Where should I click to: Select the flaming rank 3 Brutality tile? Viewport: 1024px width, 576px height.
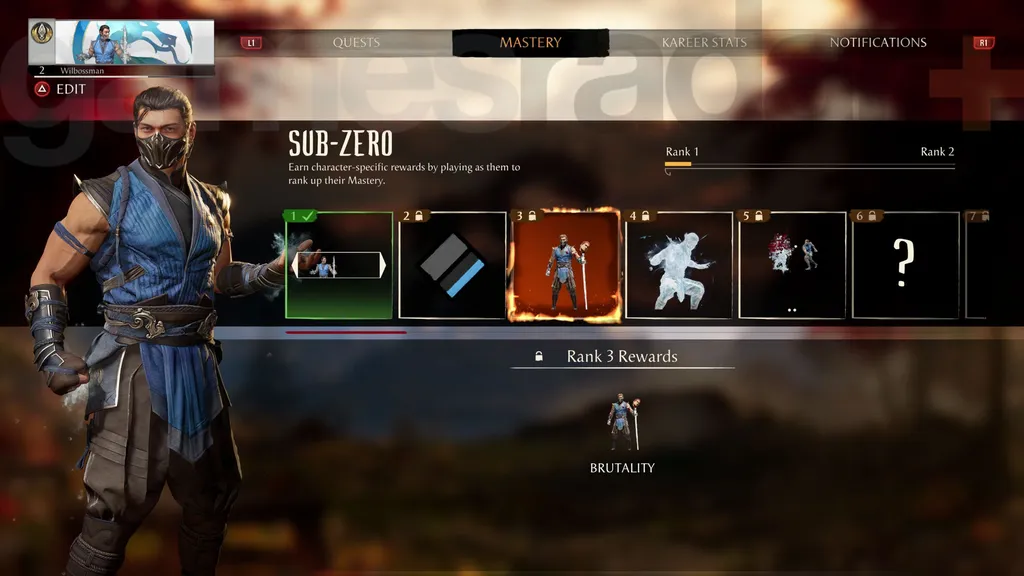(x=565, y=266)
